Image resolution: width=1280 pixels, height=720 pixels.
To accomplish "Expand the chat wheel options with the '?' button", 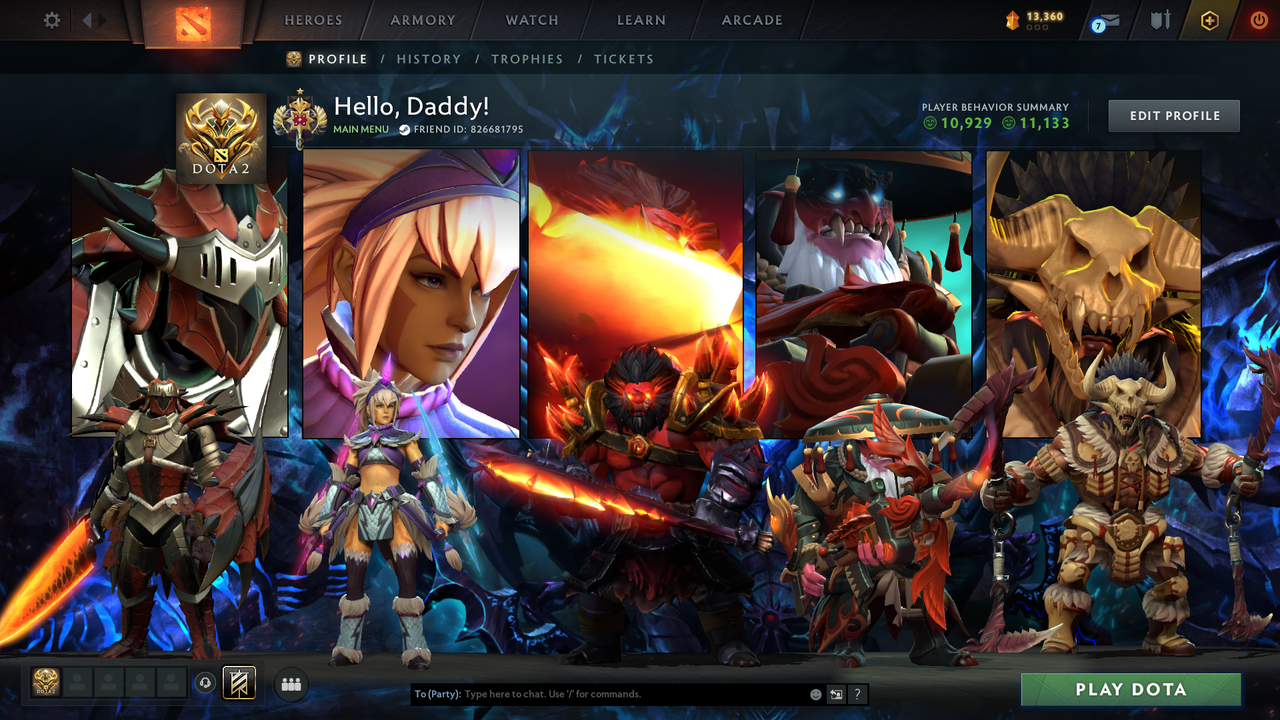I will click(856, 694).
